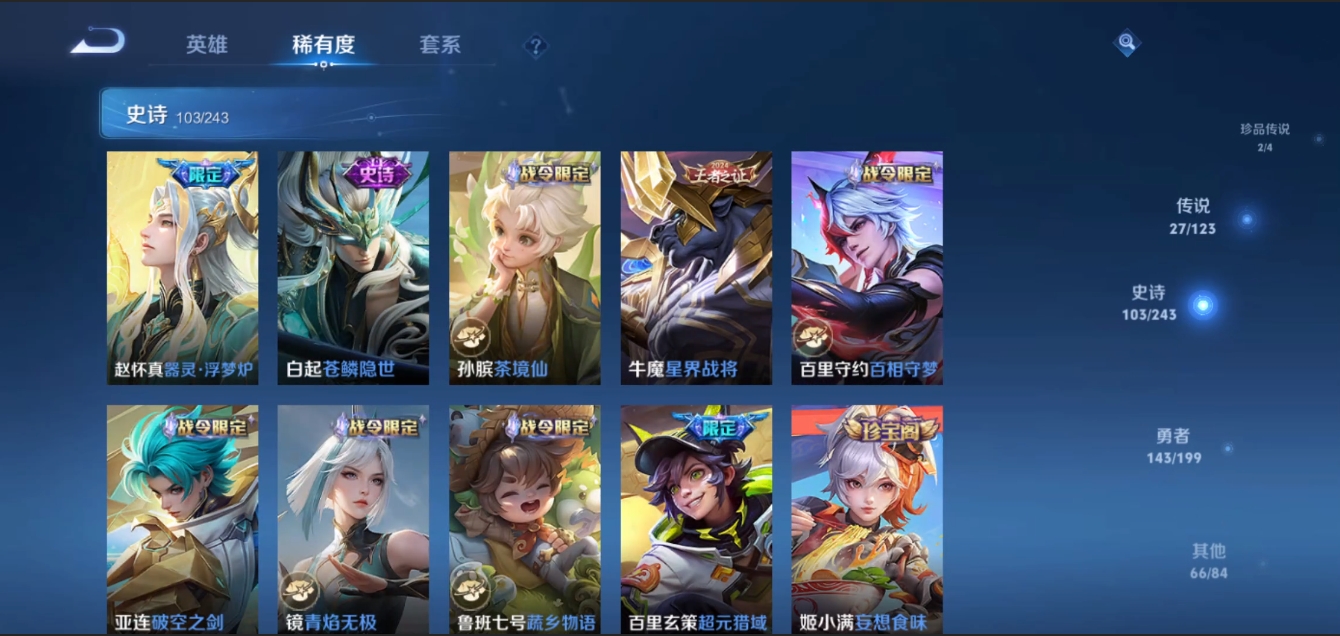This screenshot has height=636, width=1340.
Task: Open 孙膑 茶境仙 skin card
Action: [x=525, y=268]
